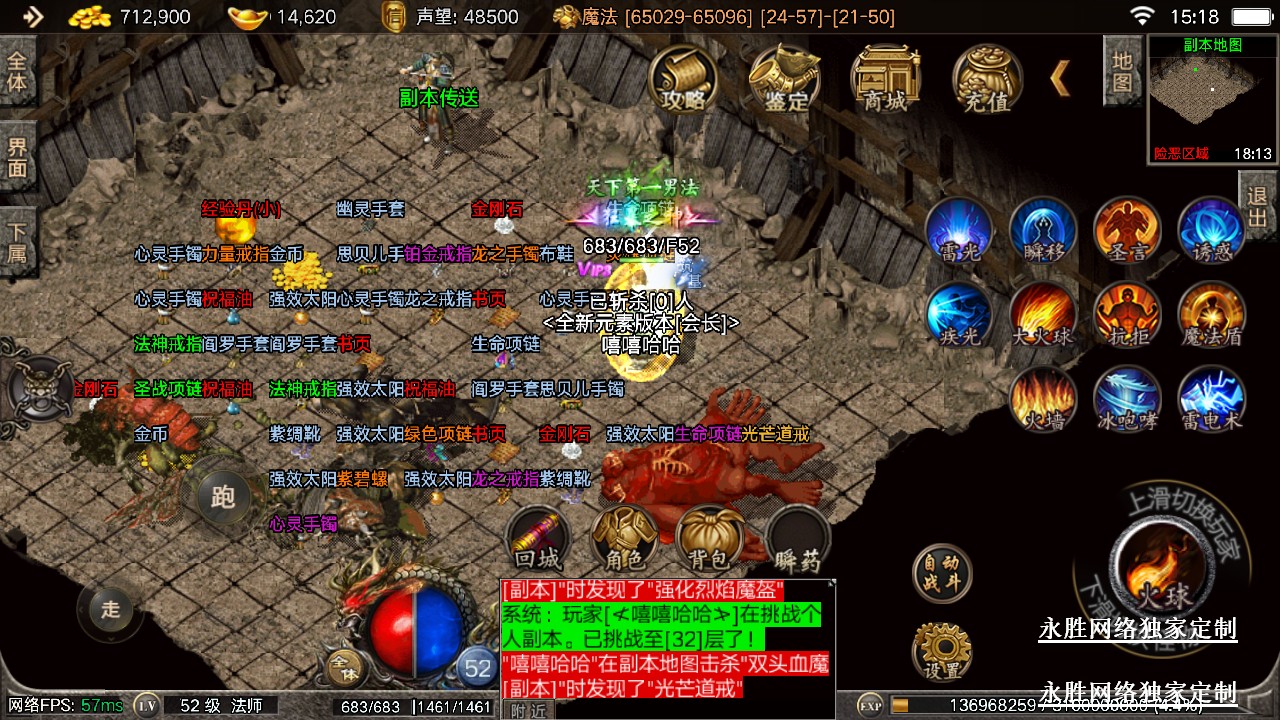Viewport: 1280px width, 720px height.
Task: Tap the 退出 exit button
Action: [1257, 206]
